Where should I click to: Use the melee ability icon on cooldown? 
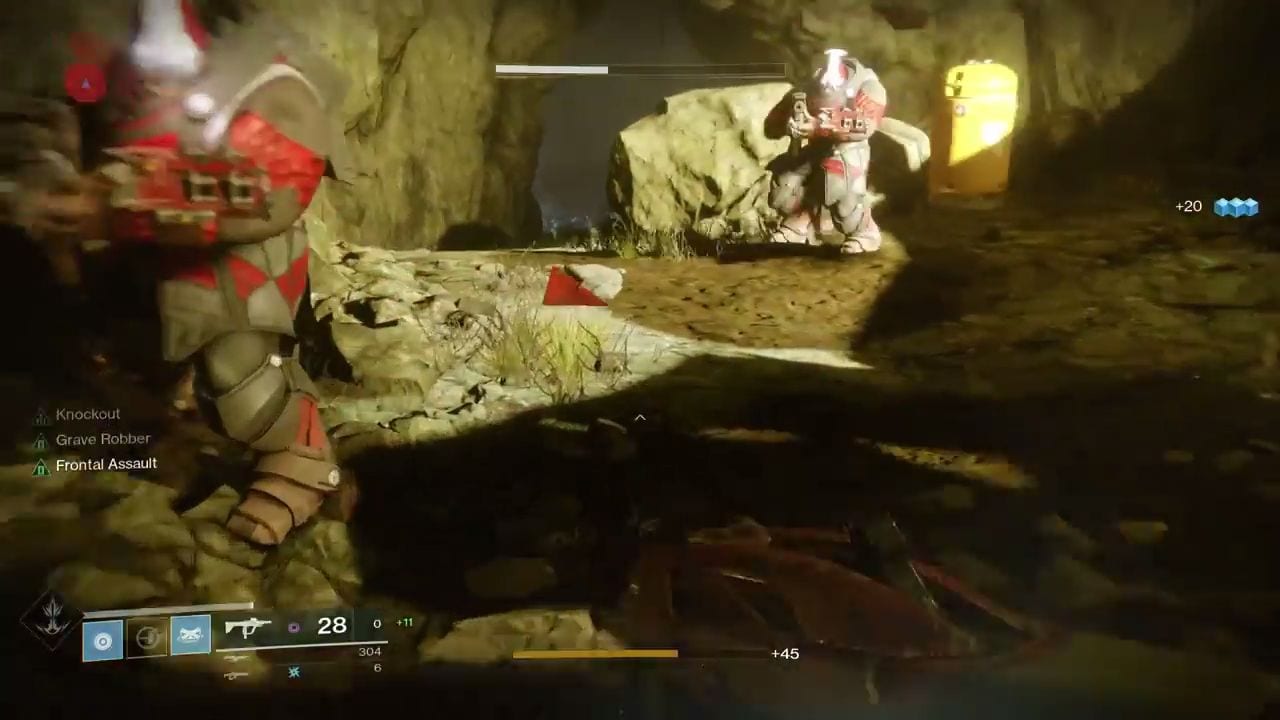tap(146, 637)
